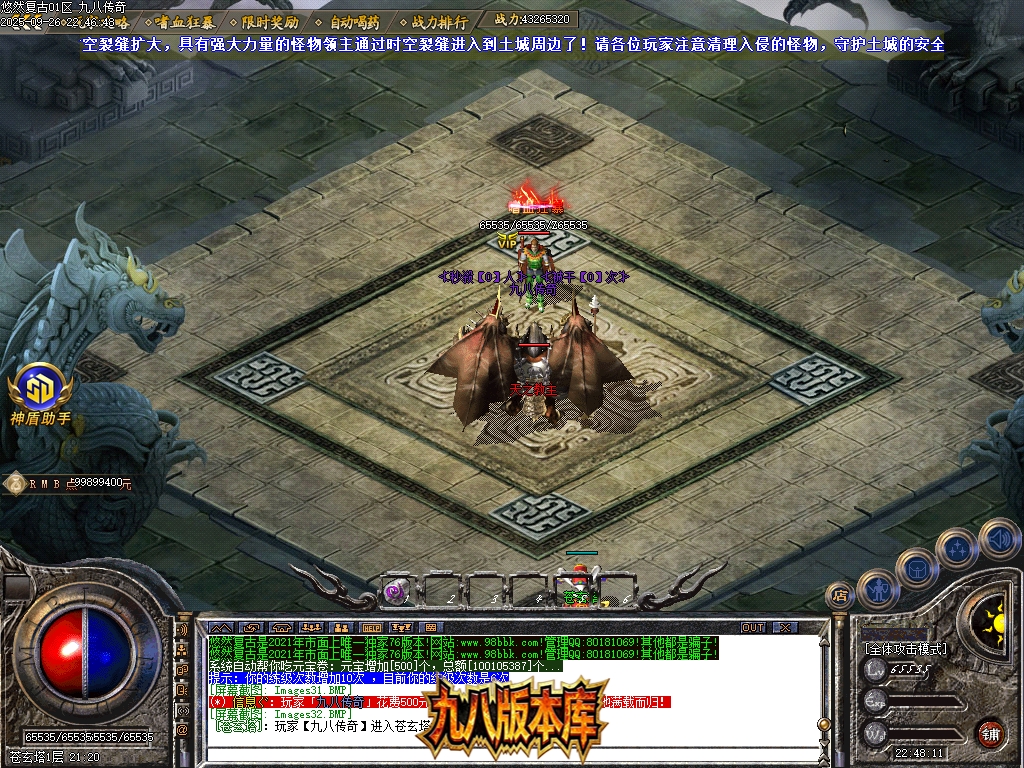Open the RMB currency recharge icon
Image resolution: width=1024 pixels, height=768 pixels.
(x=15, y=483)
